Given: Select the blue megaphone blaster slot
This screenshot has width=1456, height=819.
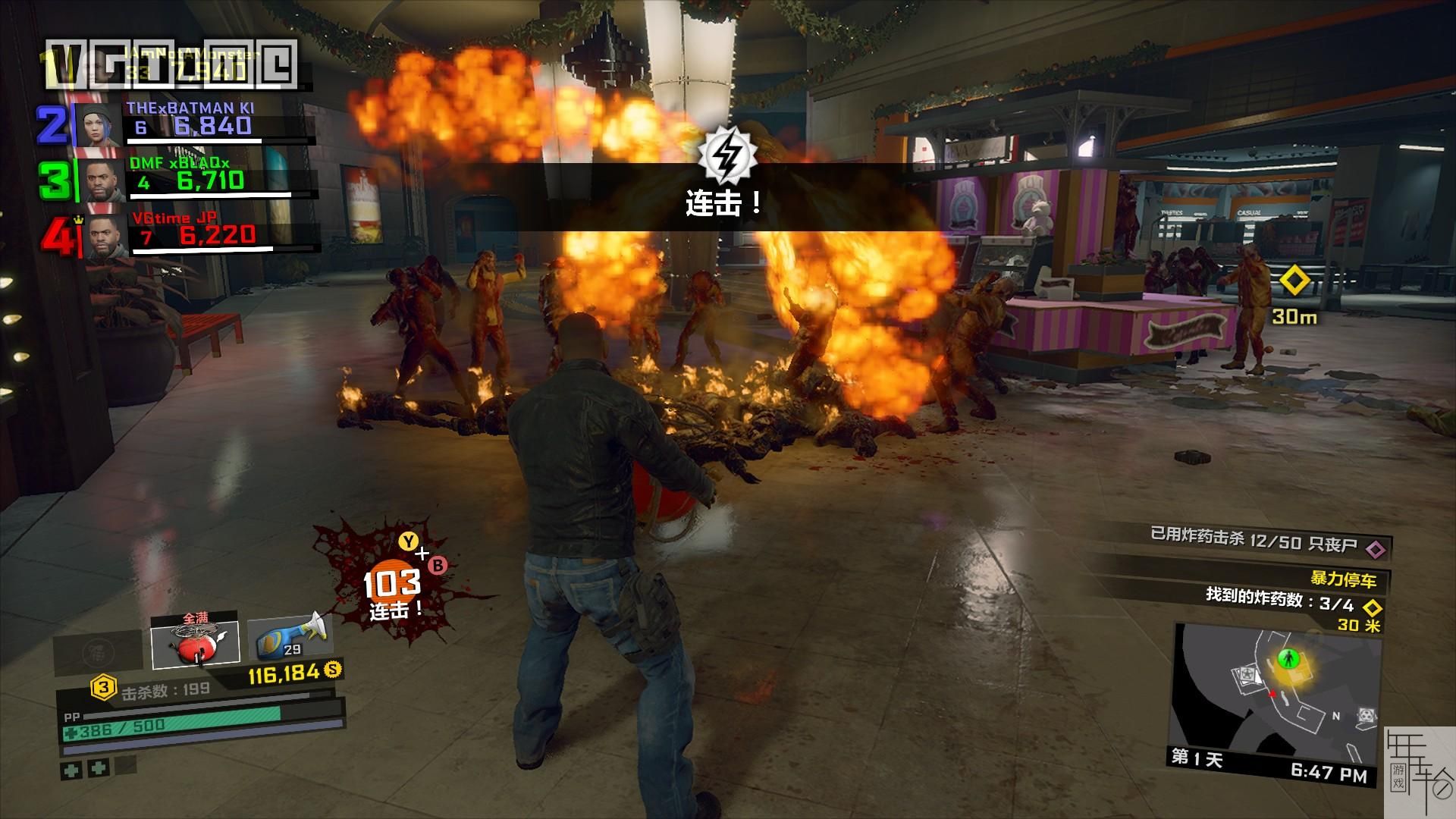Looking at the screenshot, I should click(289, 637).
